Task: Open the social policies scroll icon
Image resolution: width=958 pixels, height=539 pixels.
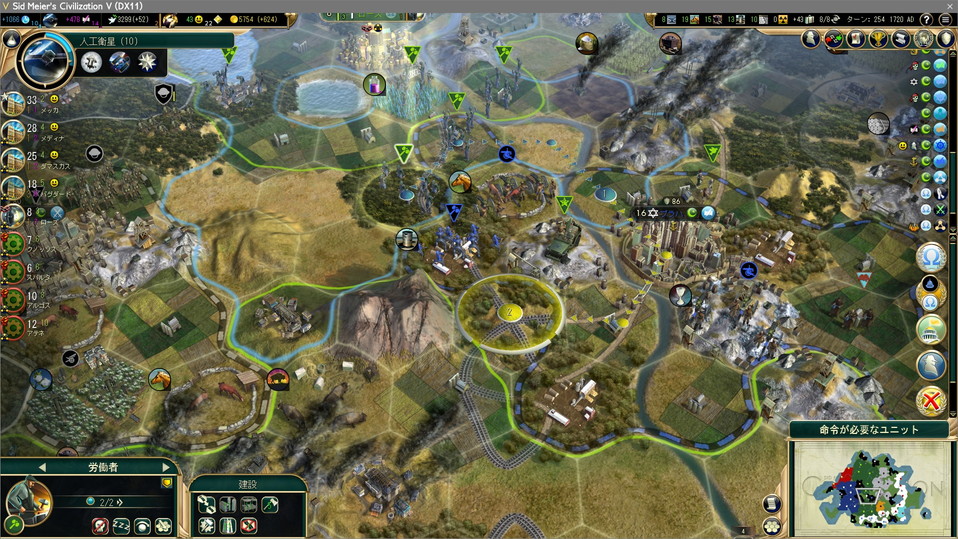Action: [x=855, y=39]
